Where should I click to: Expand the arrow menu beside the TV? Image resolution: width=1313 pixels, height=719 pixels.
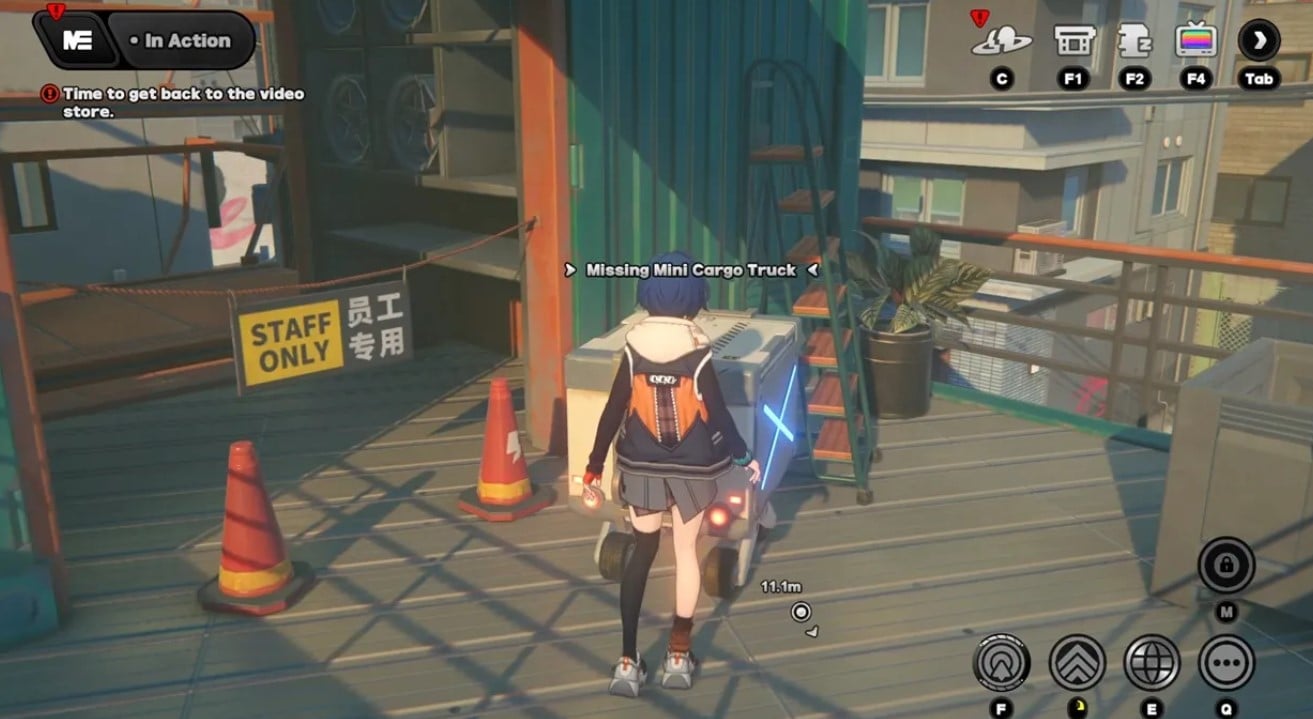pos(1259,40)
